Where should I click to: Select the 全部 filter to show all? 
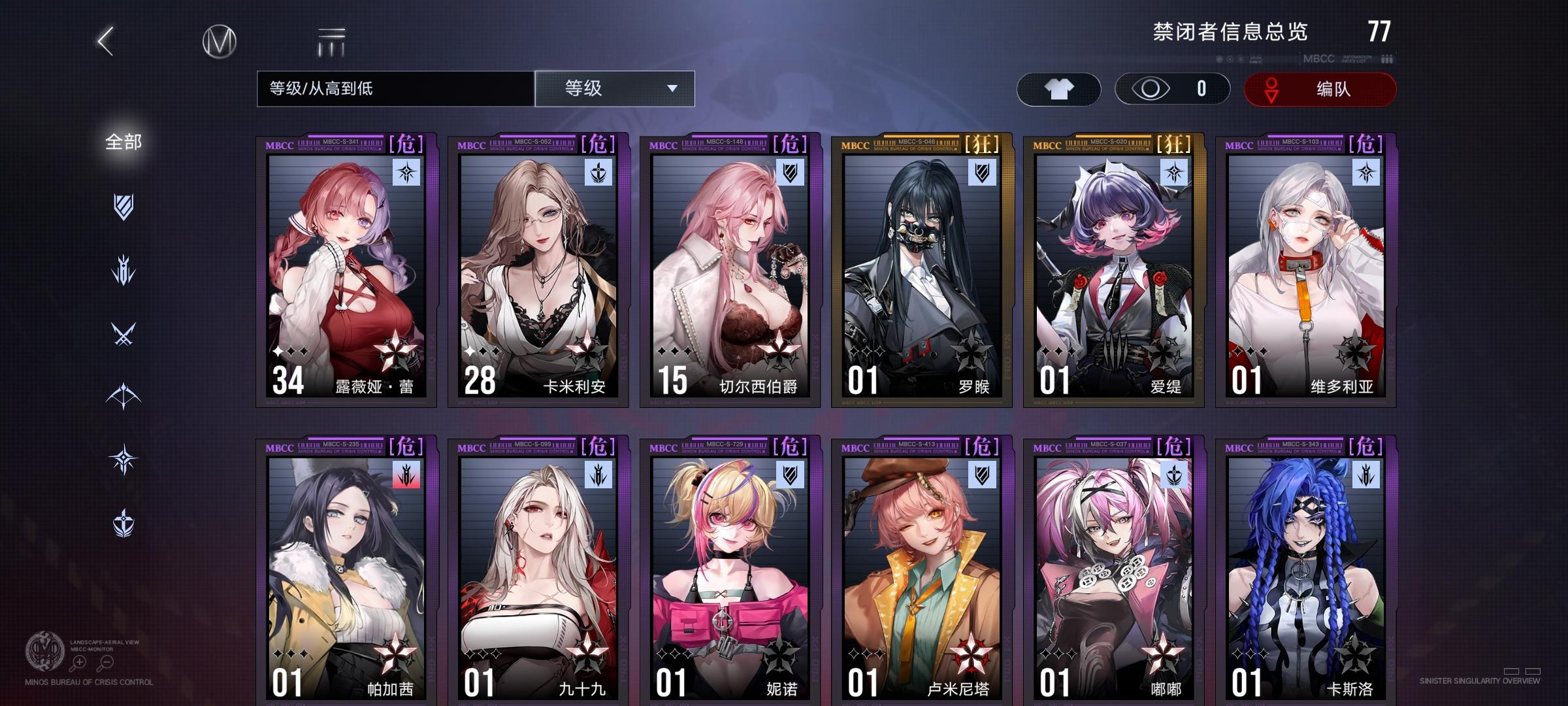(x=125, y=141)
